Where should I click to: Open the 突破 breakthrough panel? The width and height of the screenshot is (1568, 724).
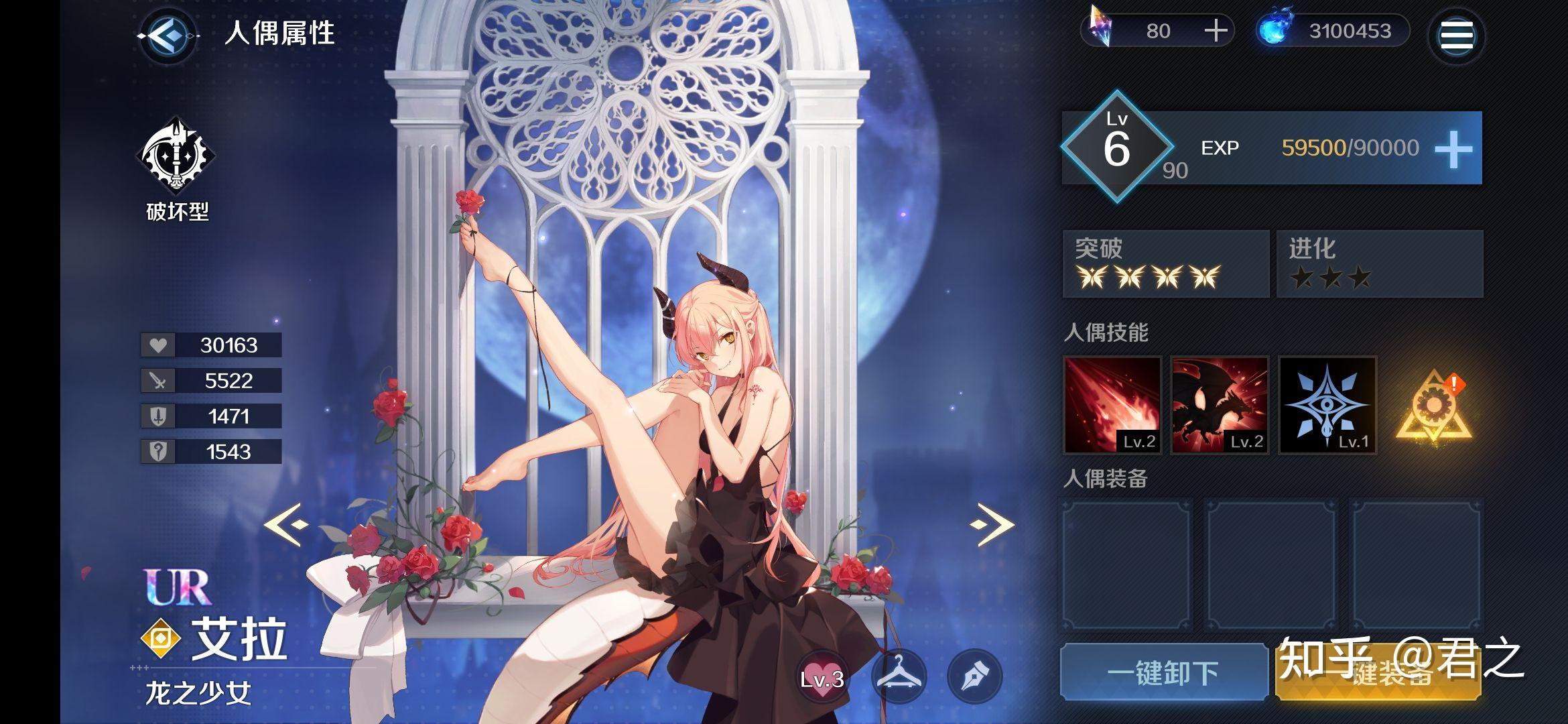click(x=1165, y=263)
